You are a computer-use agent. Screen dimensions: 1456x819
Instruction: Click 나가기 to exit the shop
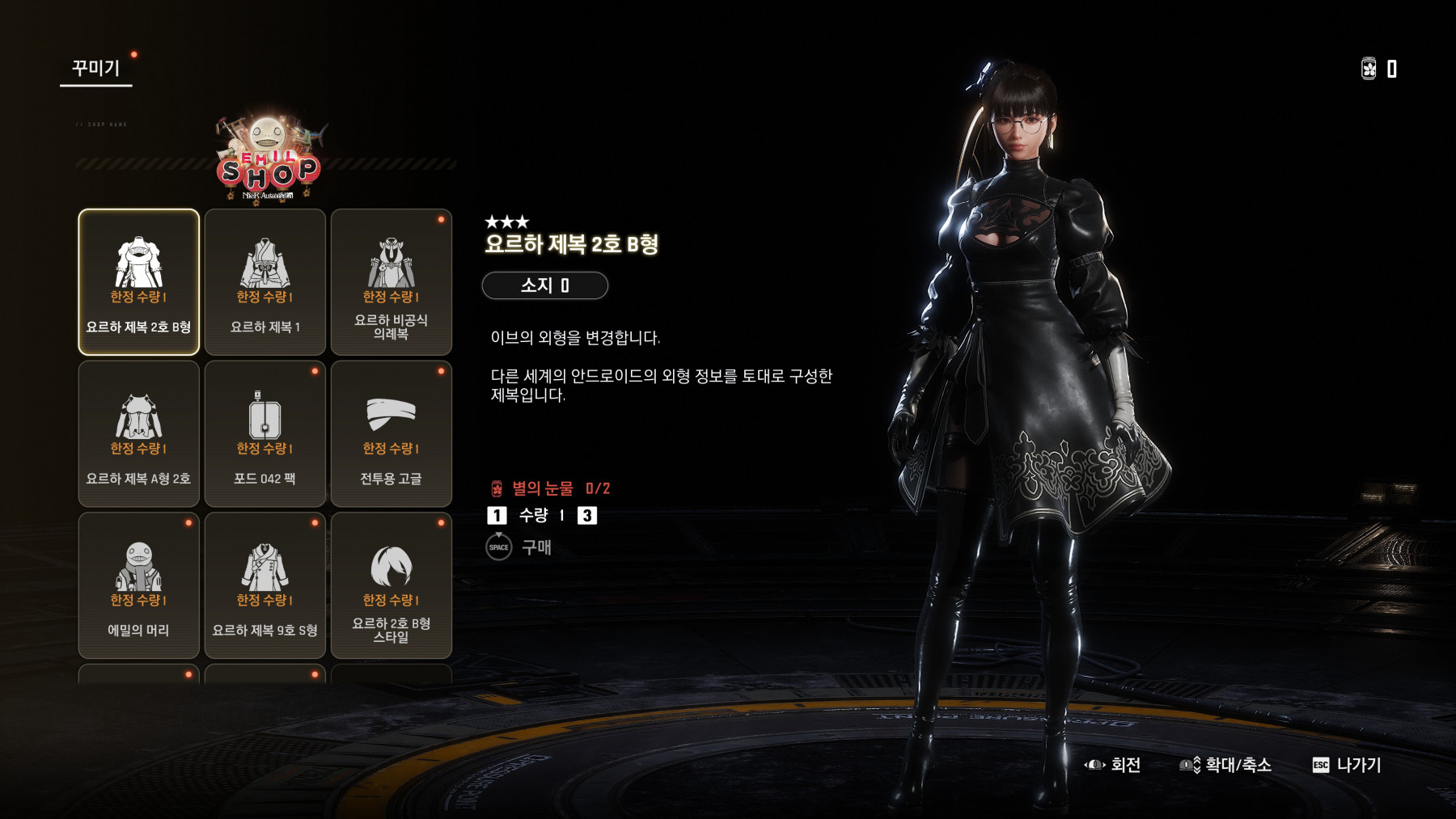(1347, 765)
